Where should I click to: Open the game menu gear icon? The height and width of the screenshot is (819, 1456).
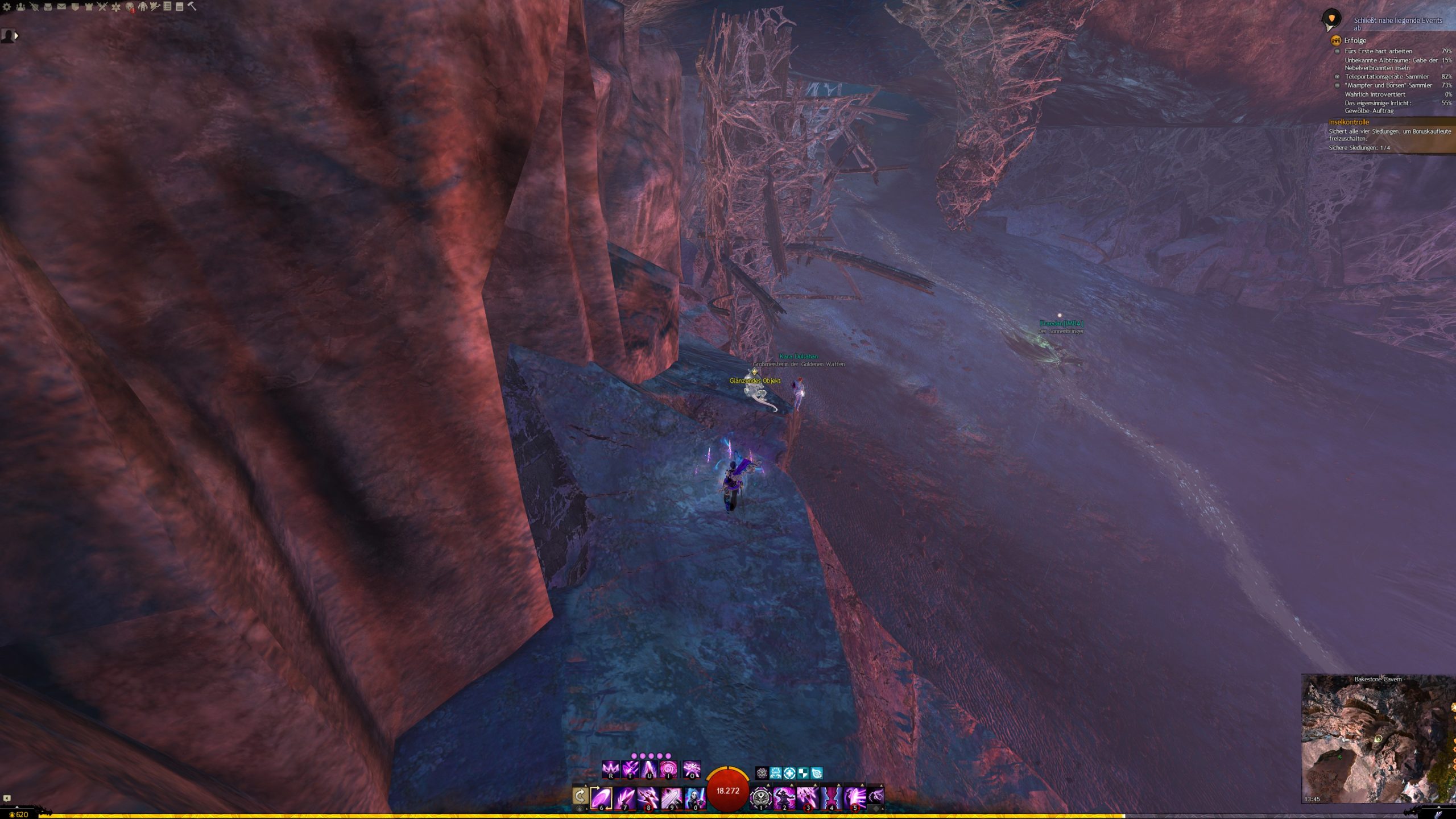coord(7,7)
